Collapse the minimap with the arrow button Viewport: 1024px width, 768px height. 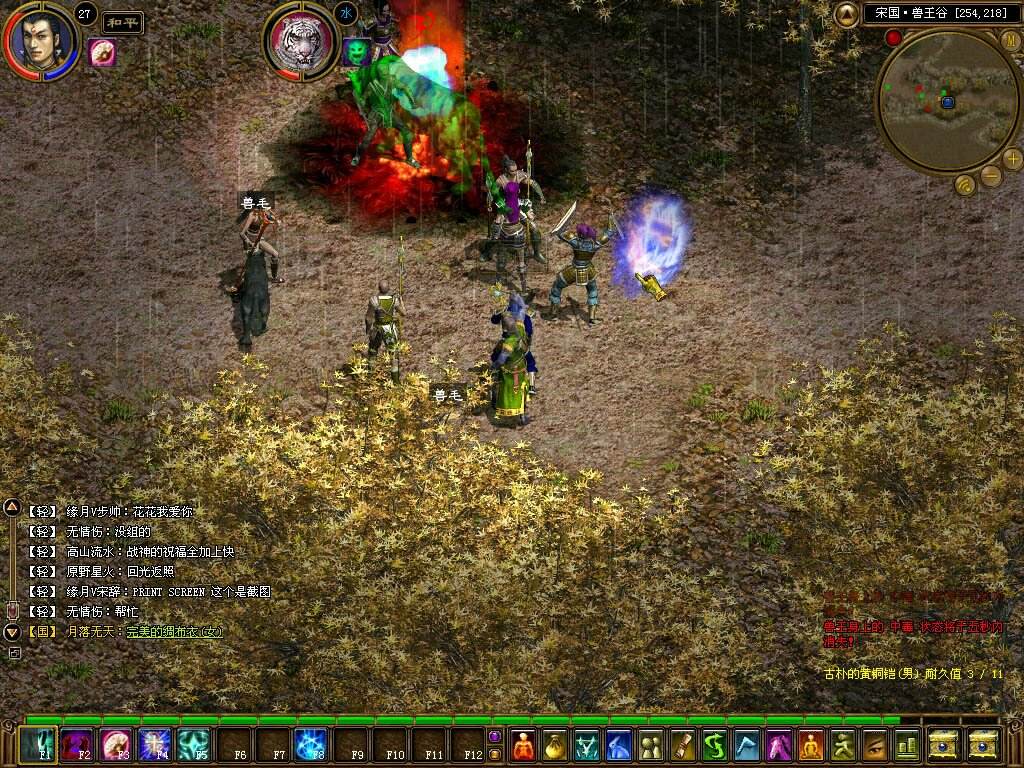pos(847,14)
